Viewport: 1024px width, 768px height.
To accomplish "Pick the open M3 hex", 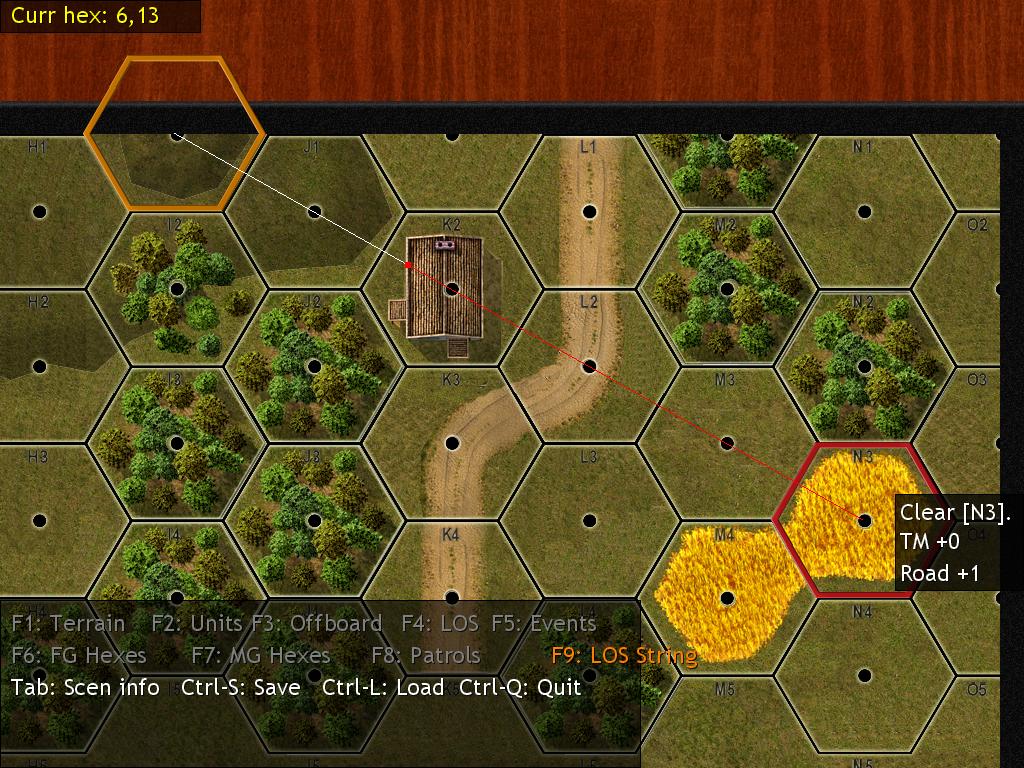I will 727,443.
